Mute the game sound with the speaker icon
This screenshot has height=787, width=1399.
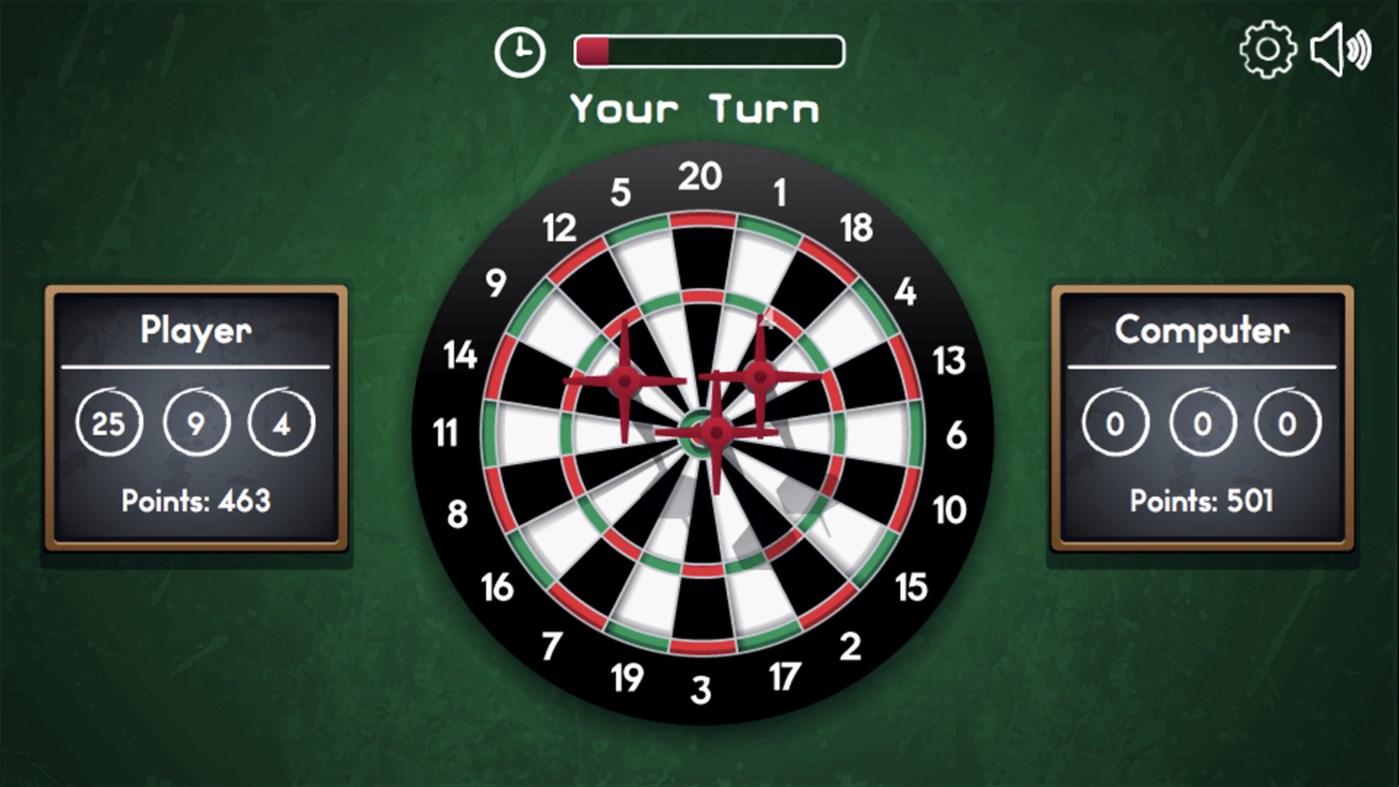pos(1340,48)
